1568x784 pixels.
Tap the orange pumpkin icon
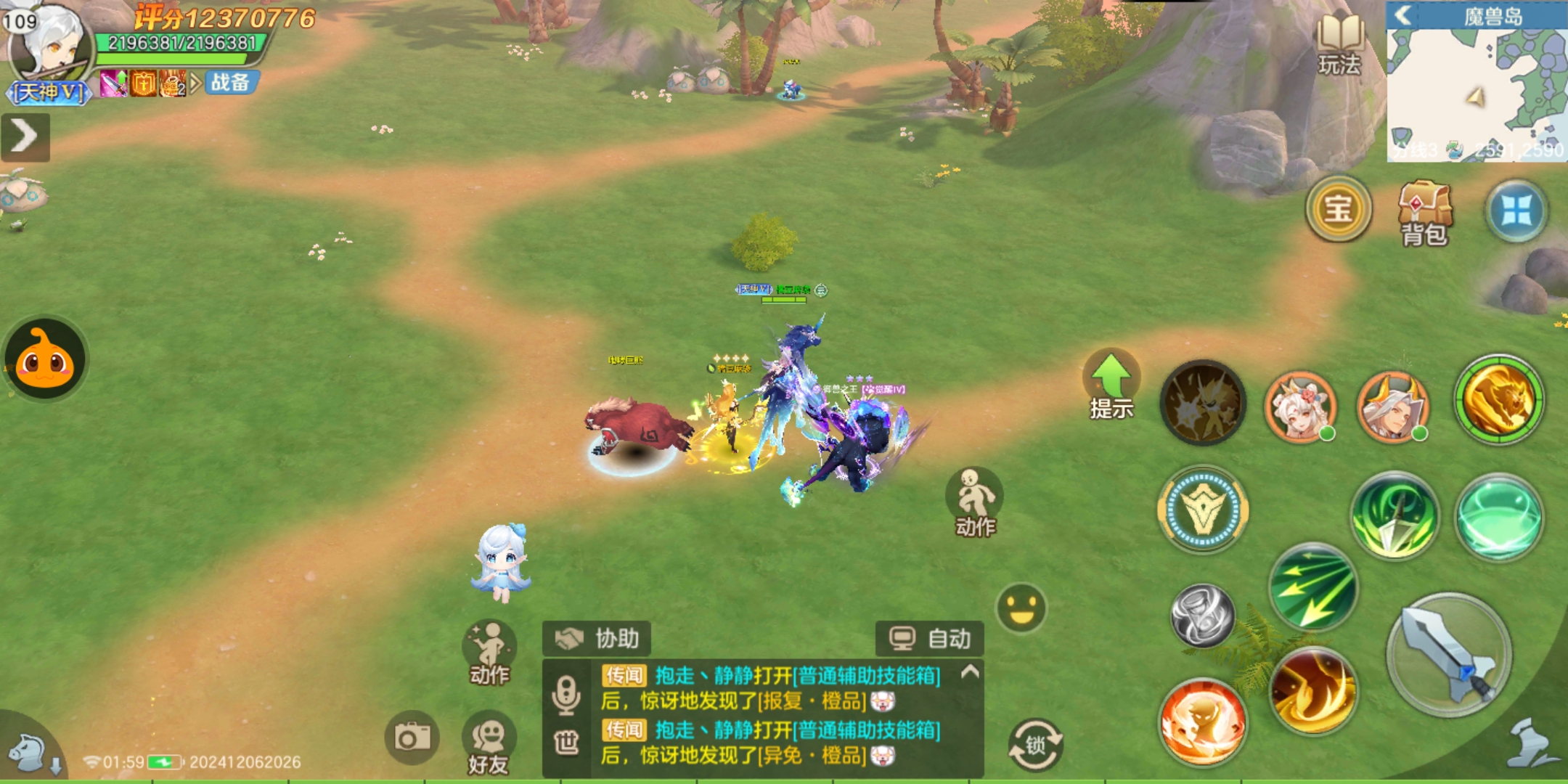(45, 359)
